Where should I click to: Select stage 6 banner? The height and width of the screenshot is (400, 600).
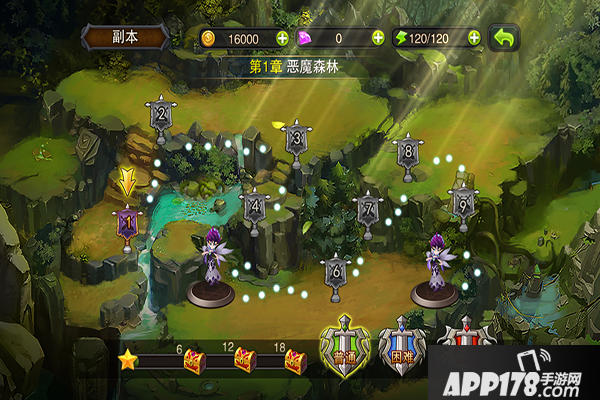335,270
